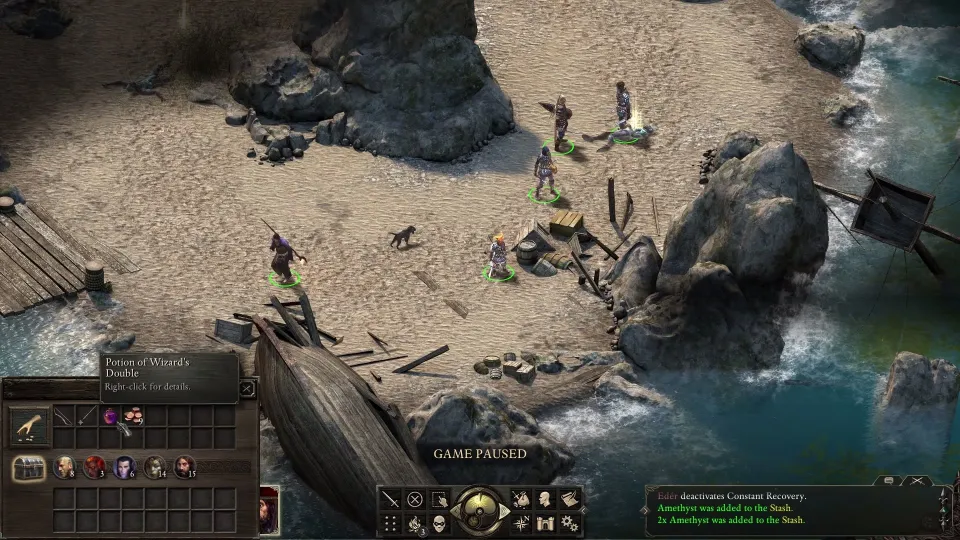
Task: Select the Potion of Wizard's Double
Action: 110,414
